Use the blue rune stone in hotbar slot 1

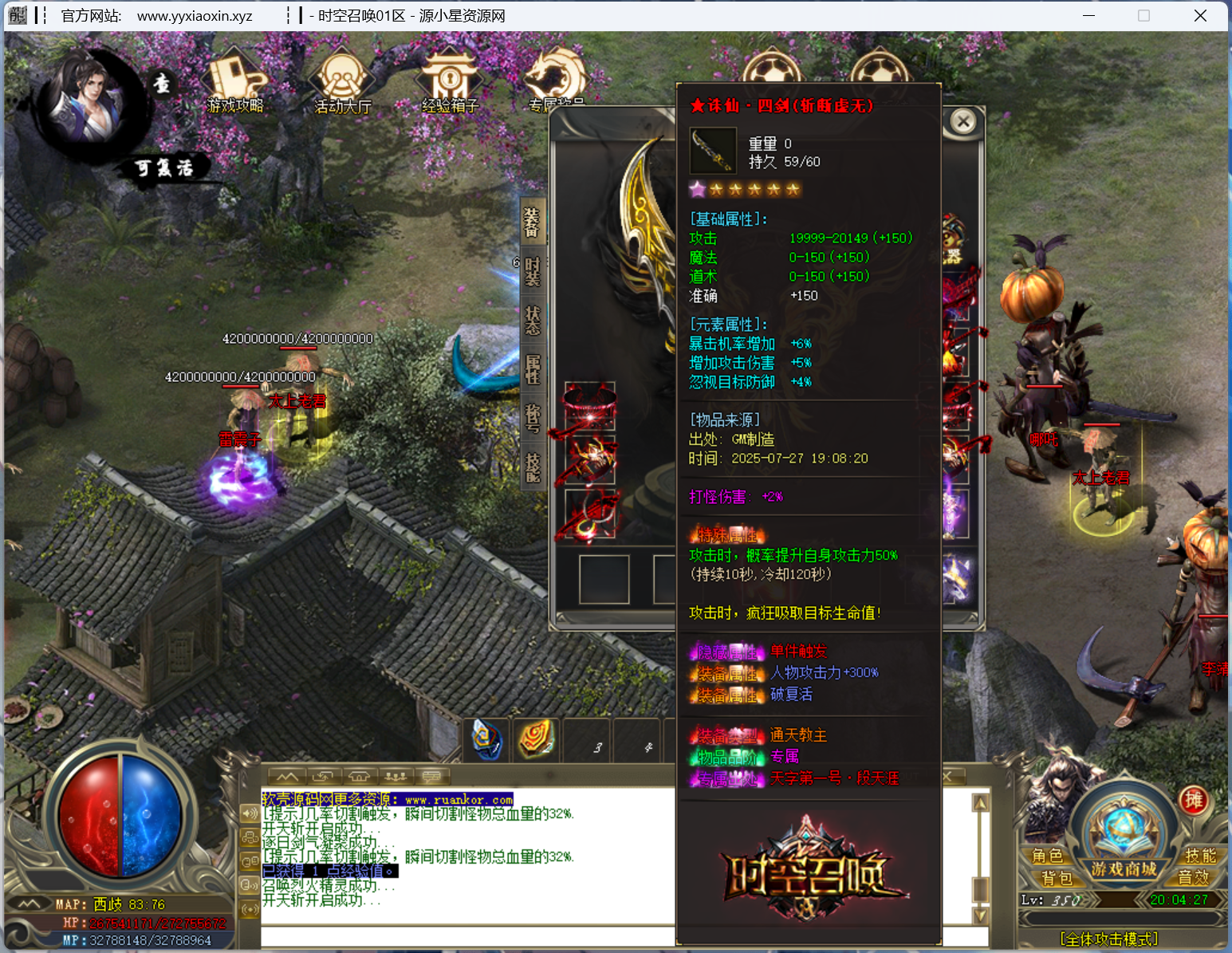[486, 738]
